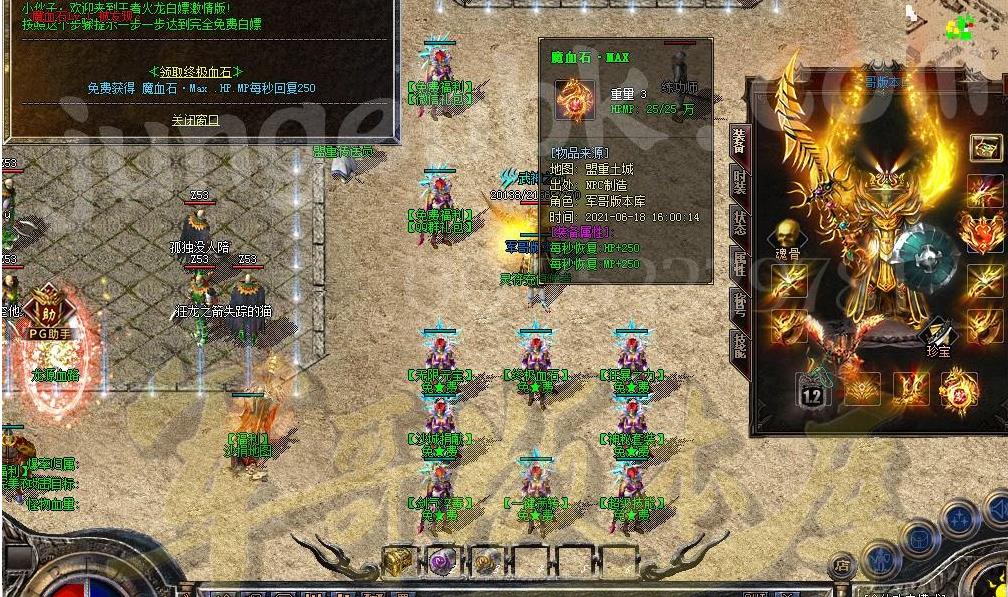The image size is (1008, 597).
Task: Open the 魂骨 soul bone skull slot
Action: tap(788, 236)
